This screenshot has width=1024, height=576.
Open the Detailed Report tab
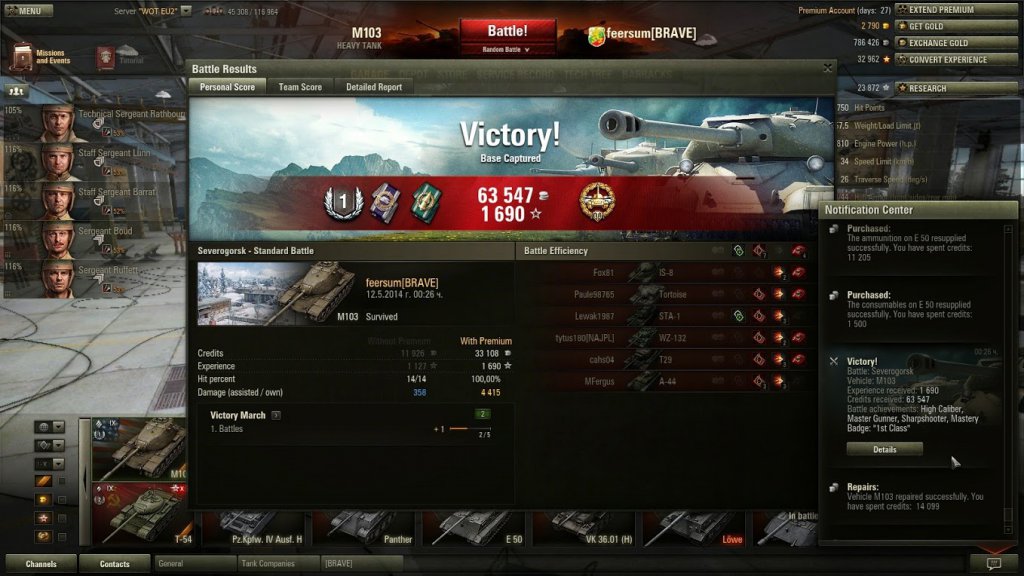(x=374, y=87)
